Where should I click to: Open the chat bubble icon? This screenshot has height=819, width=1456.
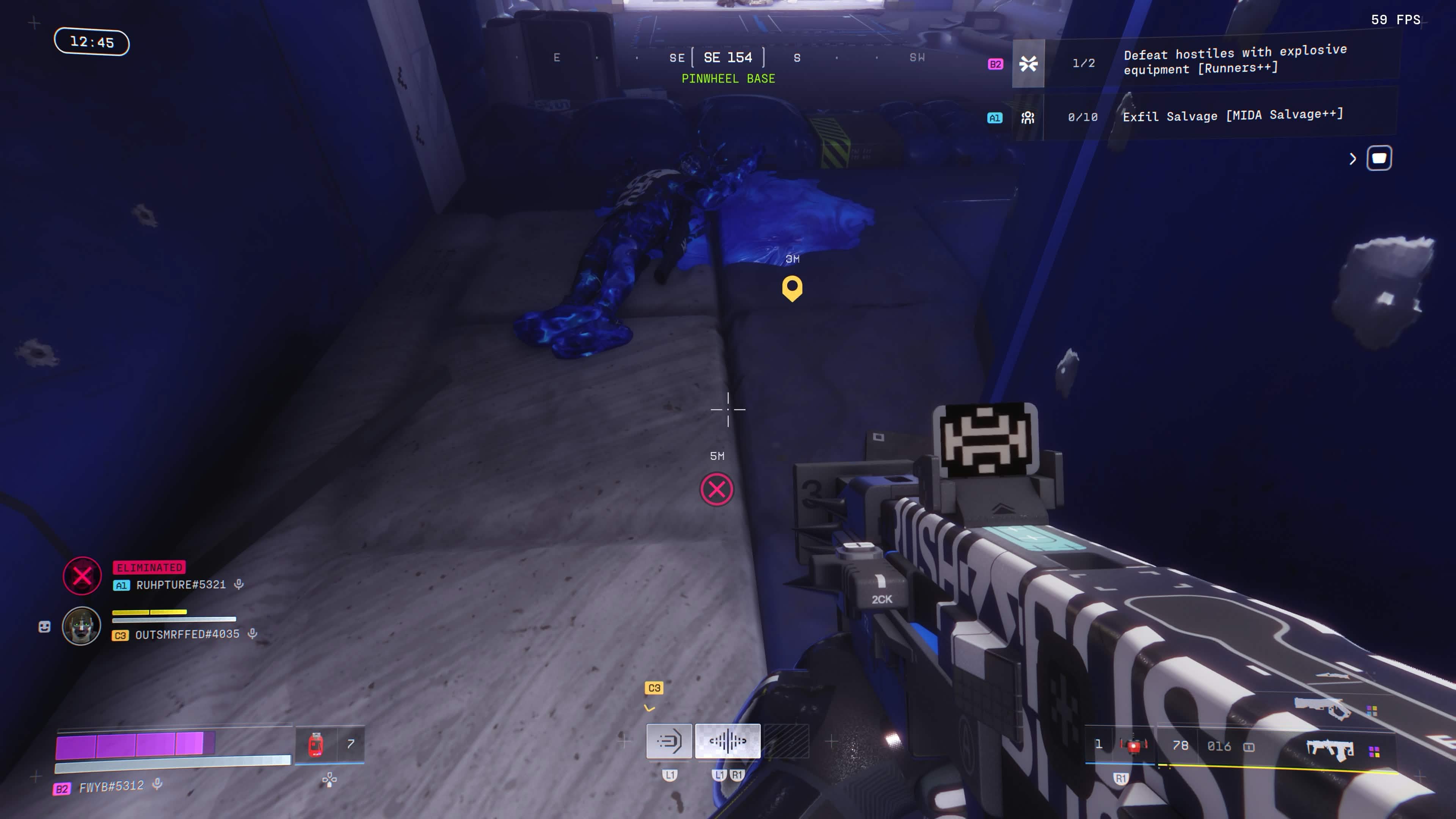1379,158
